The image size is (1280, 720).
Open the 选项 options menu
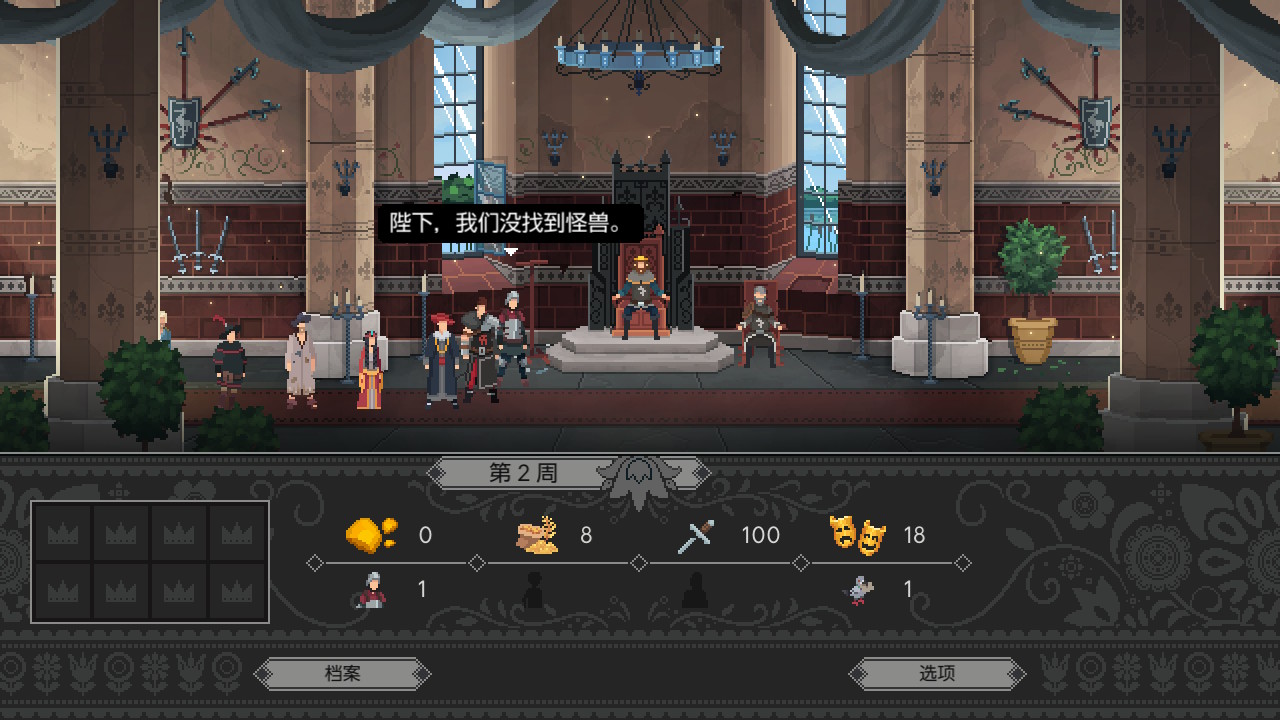click(937, 673)
